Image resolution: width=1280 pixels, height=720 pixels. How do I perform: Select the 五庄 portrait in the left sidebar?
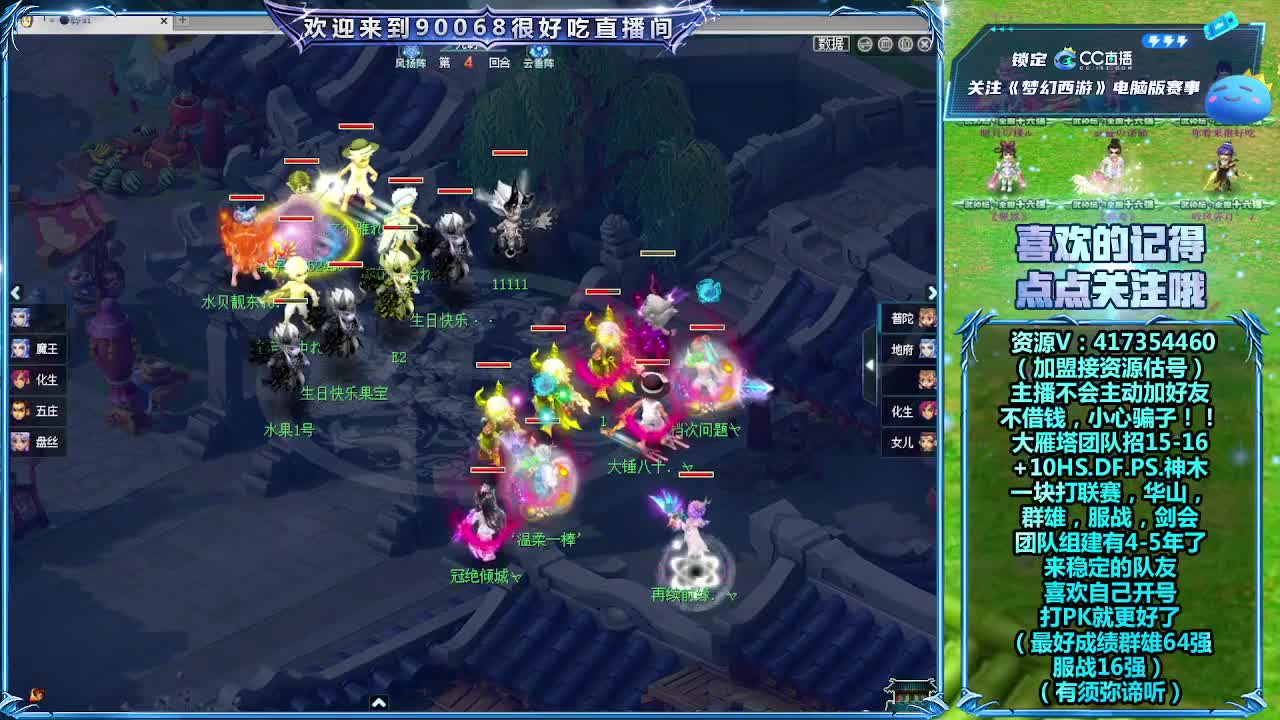point(30,411)
